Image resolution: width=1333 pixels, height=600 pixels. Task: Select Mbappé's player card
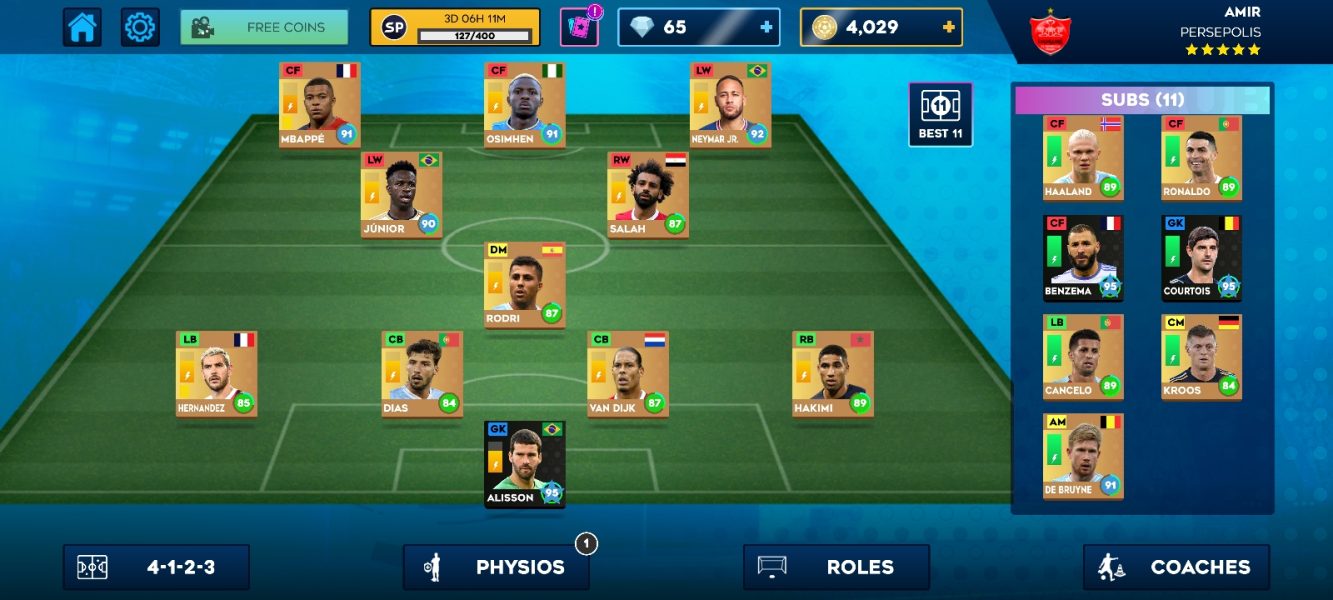pos(320,105)
